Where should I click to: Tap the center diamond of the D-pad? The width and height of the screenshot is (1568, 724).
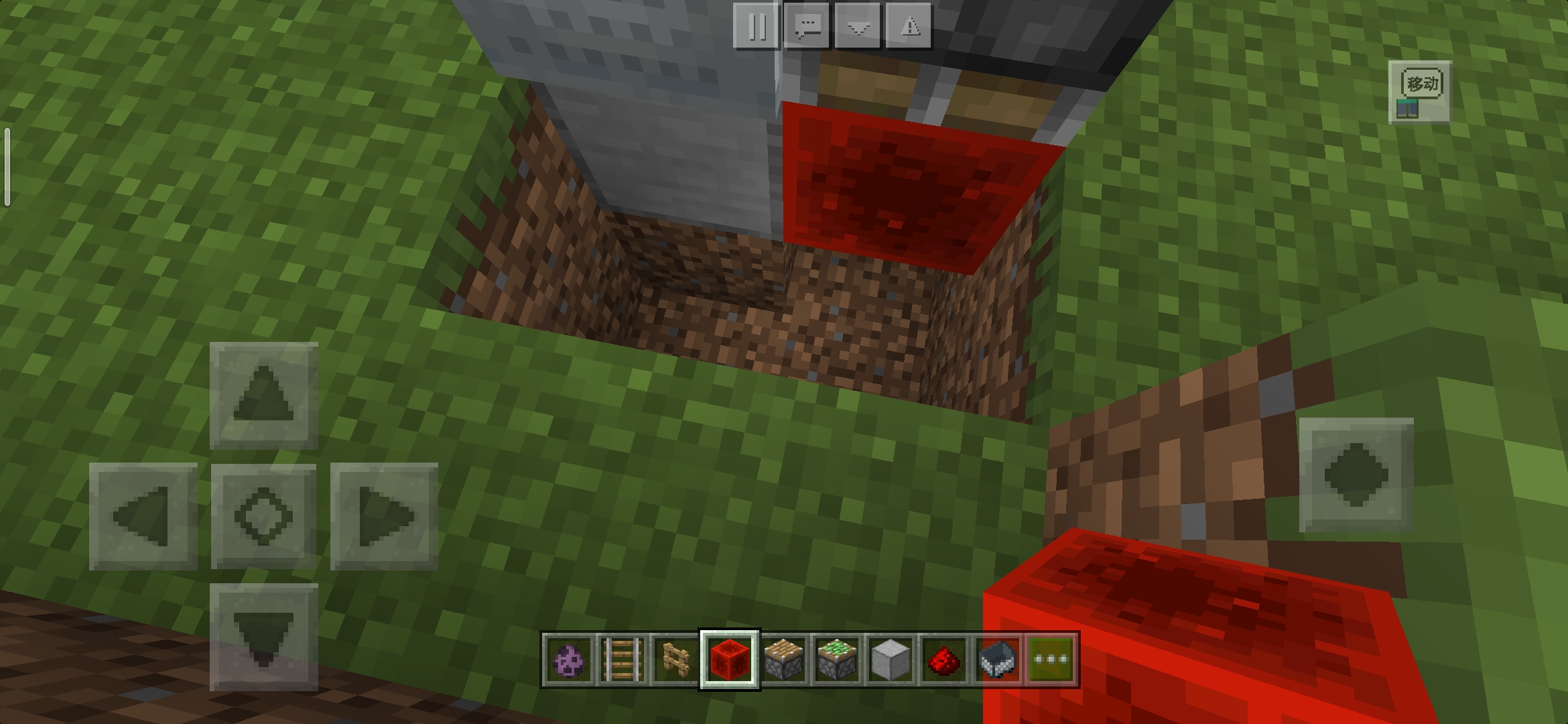coord(263,516)
